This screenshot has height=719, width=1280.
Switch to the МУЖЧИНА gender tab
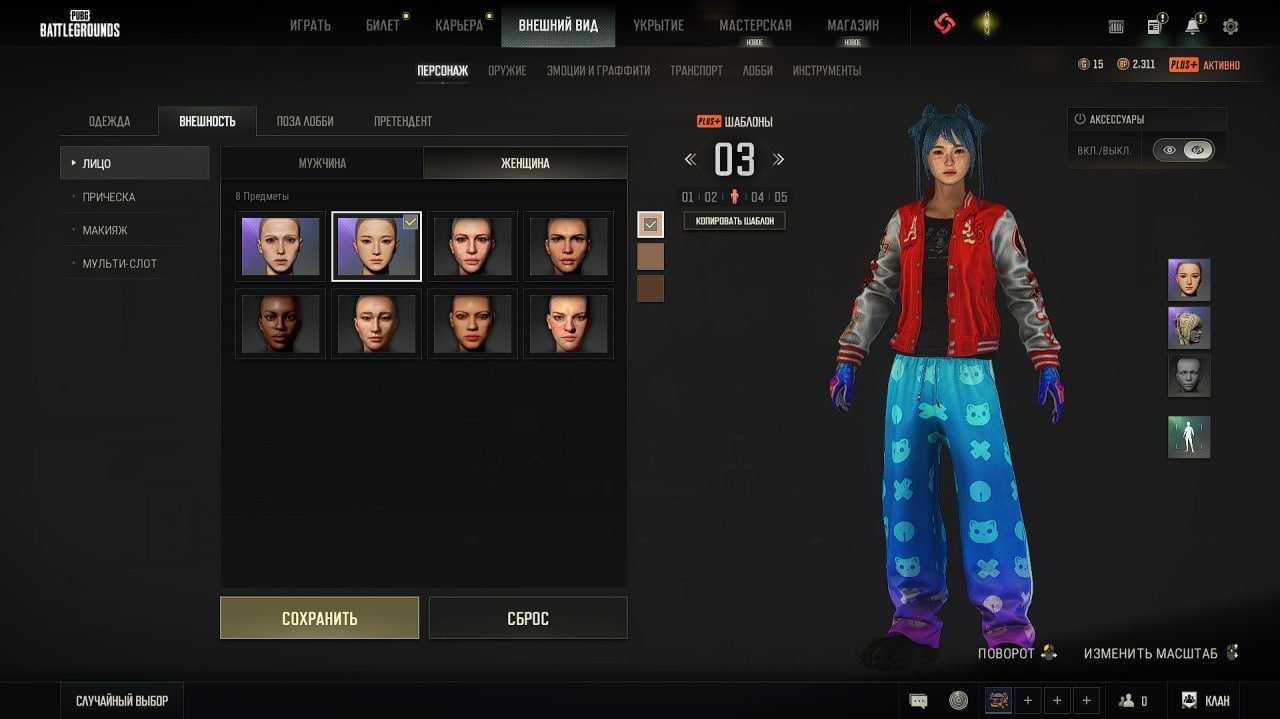click(x=322, y=163)
